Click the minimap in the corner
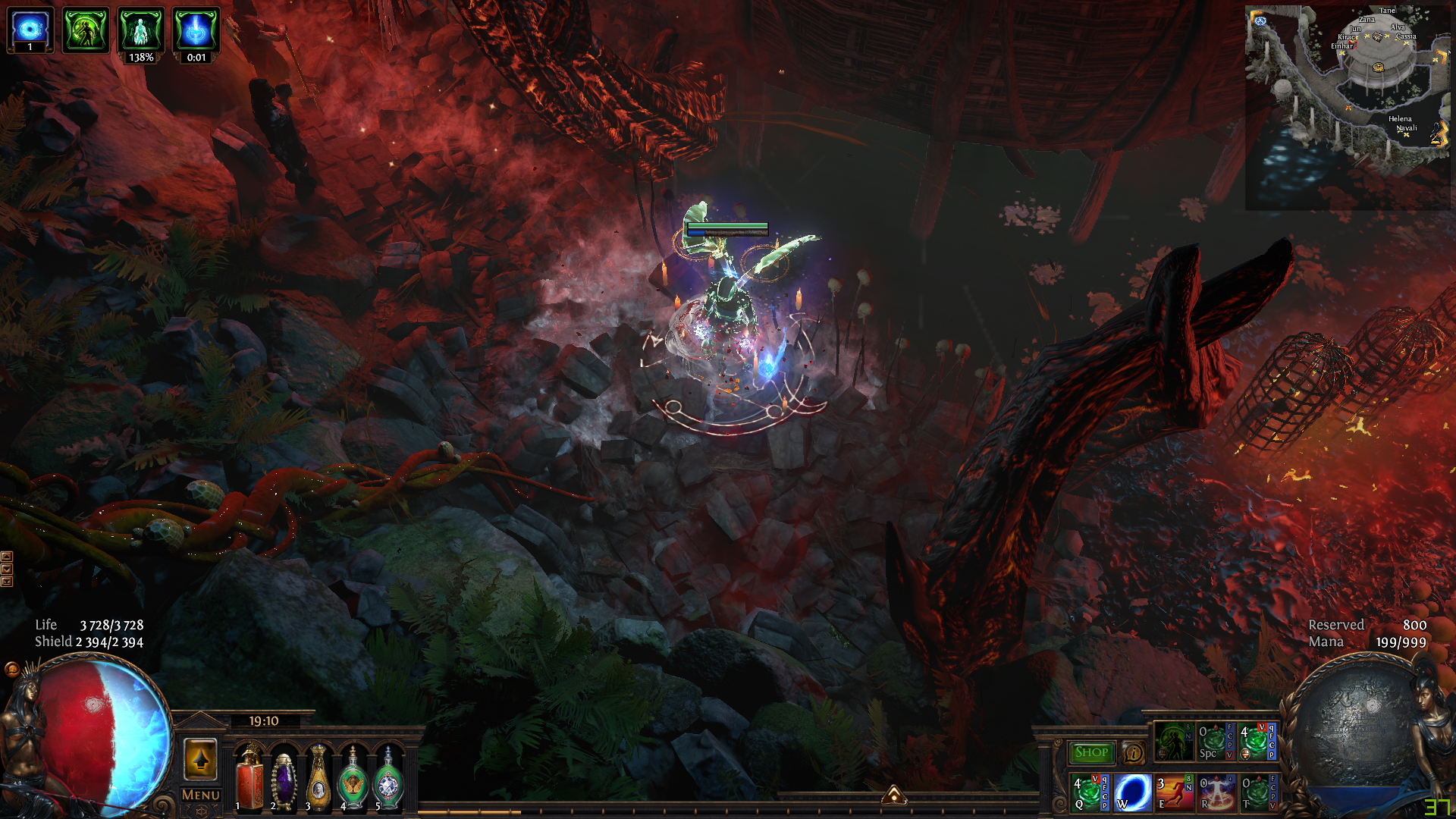Viewport: 1456px width, 819px height. tap(1347, 106)
